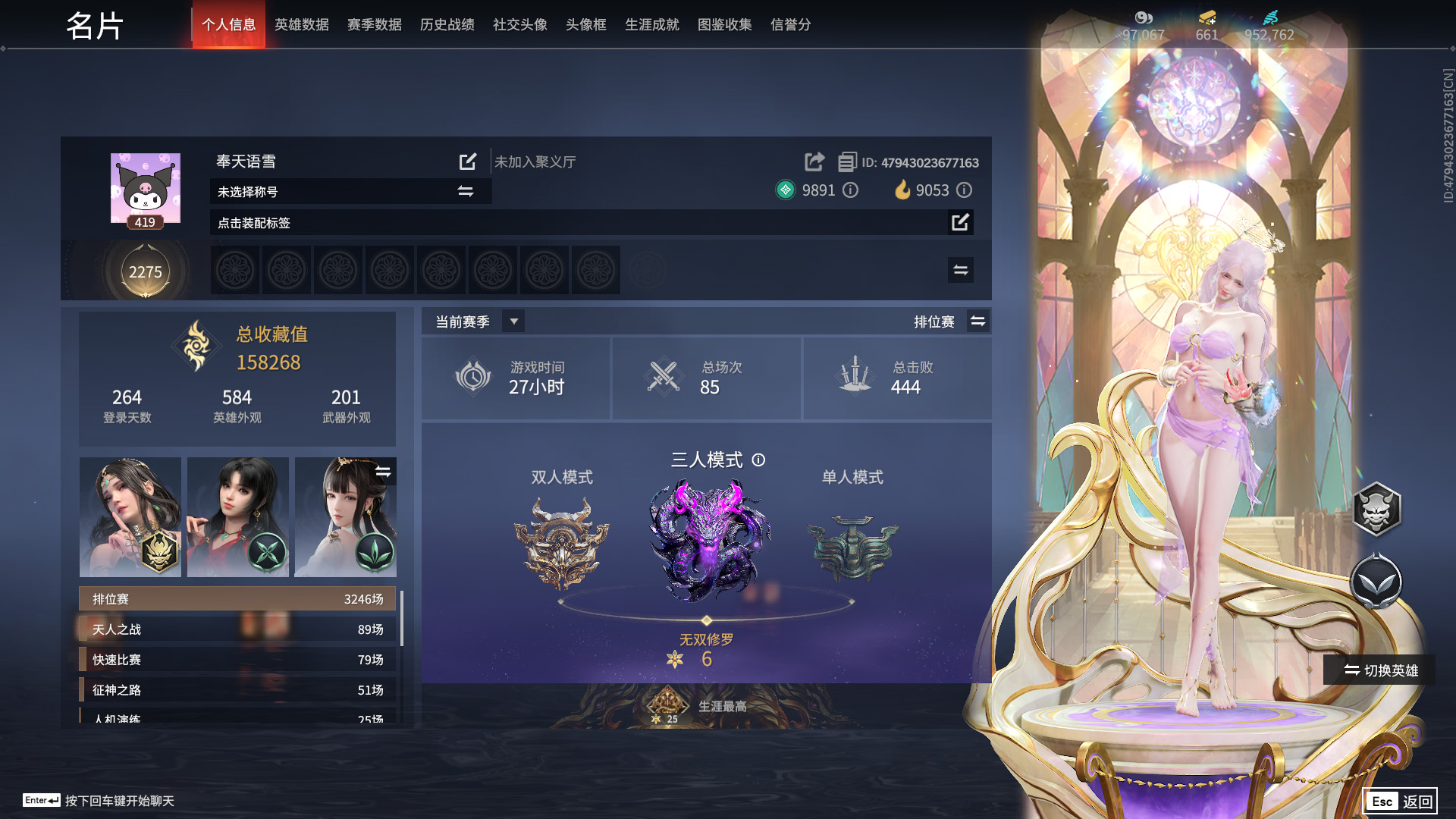Open the 图鉴收集 tab
Screen dimensions: 1456x819
pyautogui.click(x=723, y=24)
